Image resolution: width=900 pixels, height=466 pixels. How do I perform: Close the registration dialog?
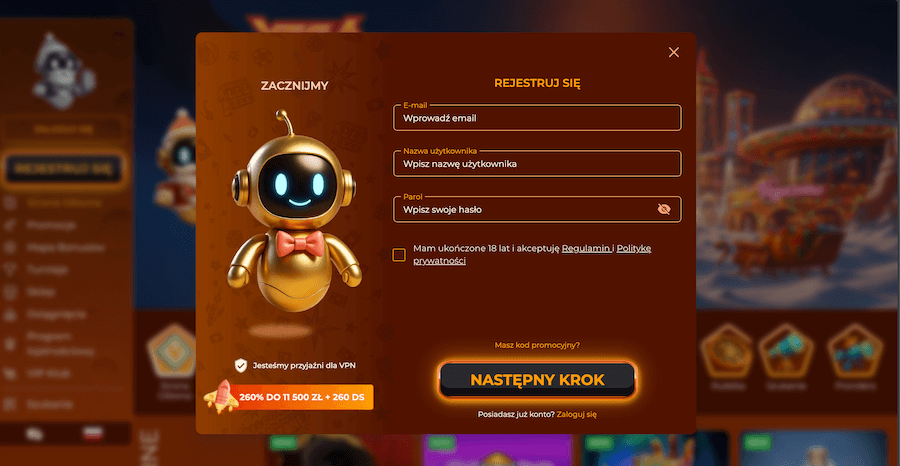tap(673, 52)
